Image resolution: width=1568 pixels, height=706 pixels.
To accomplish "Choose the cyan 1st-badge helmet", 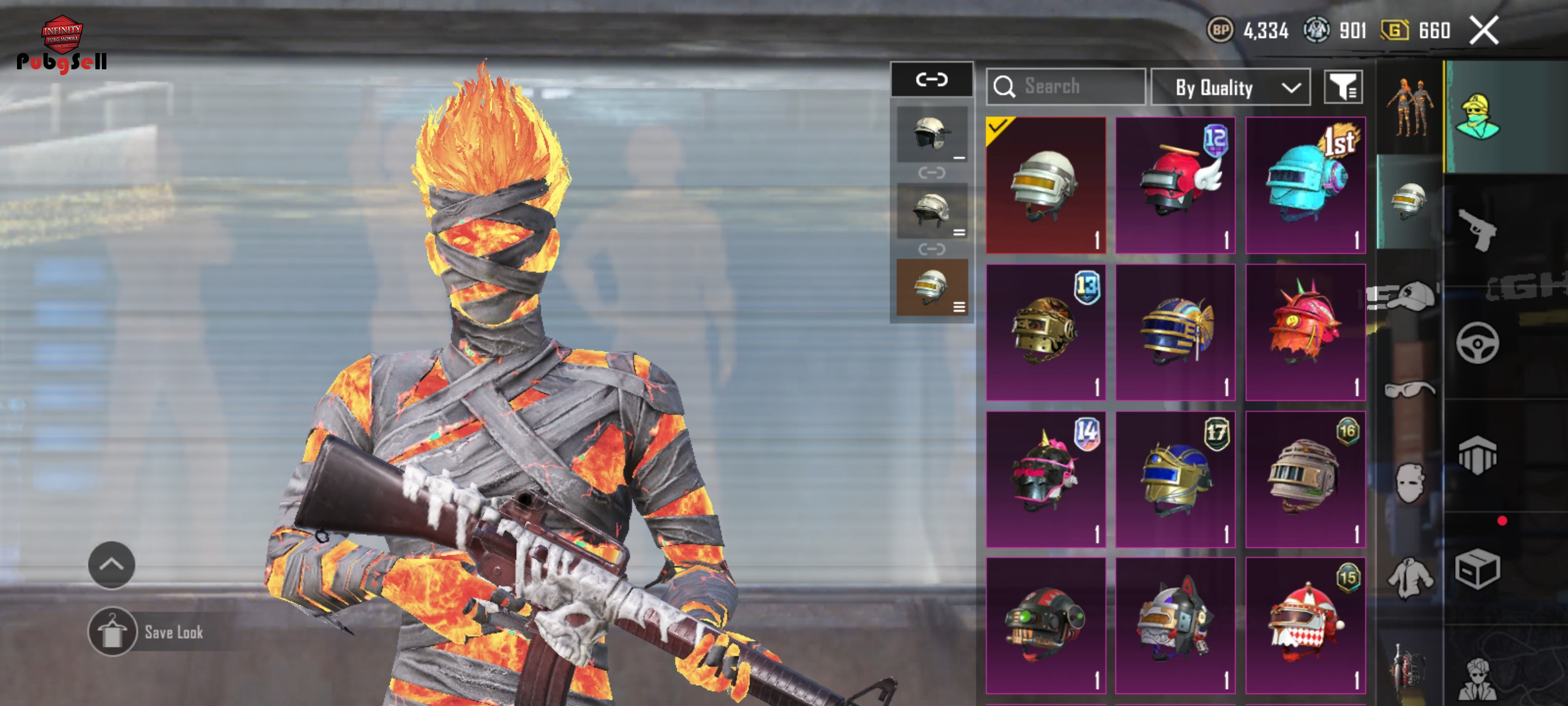I will (1305, 185).
